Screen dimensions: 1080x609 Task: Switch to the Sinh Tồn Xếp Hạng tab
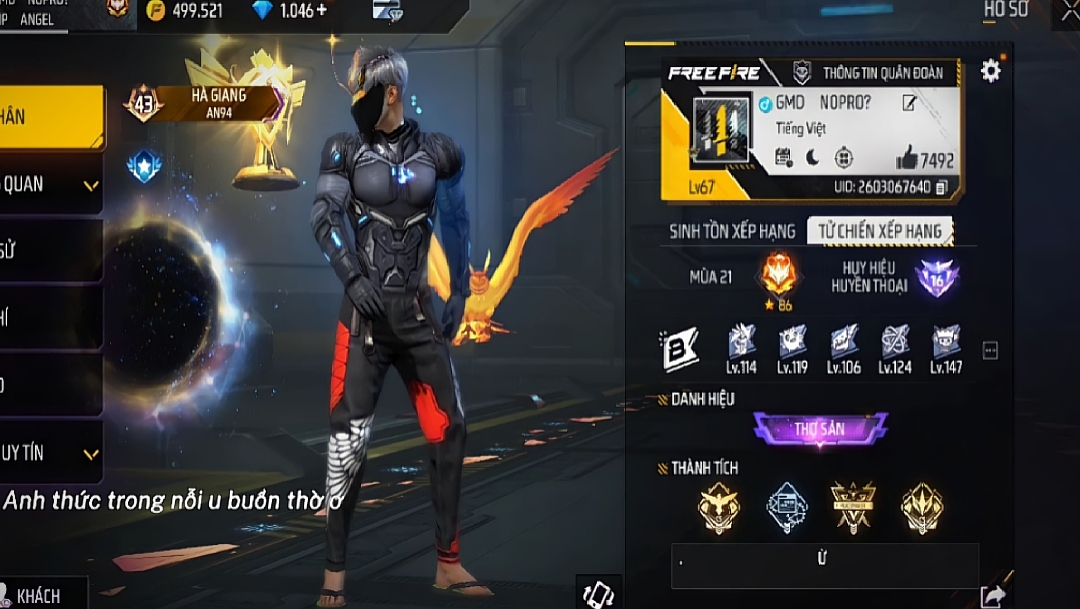click(x=732, y=231)
